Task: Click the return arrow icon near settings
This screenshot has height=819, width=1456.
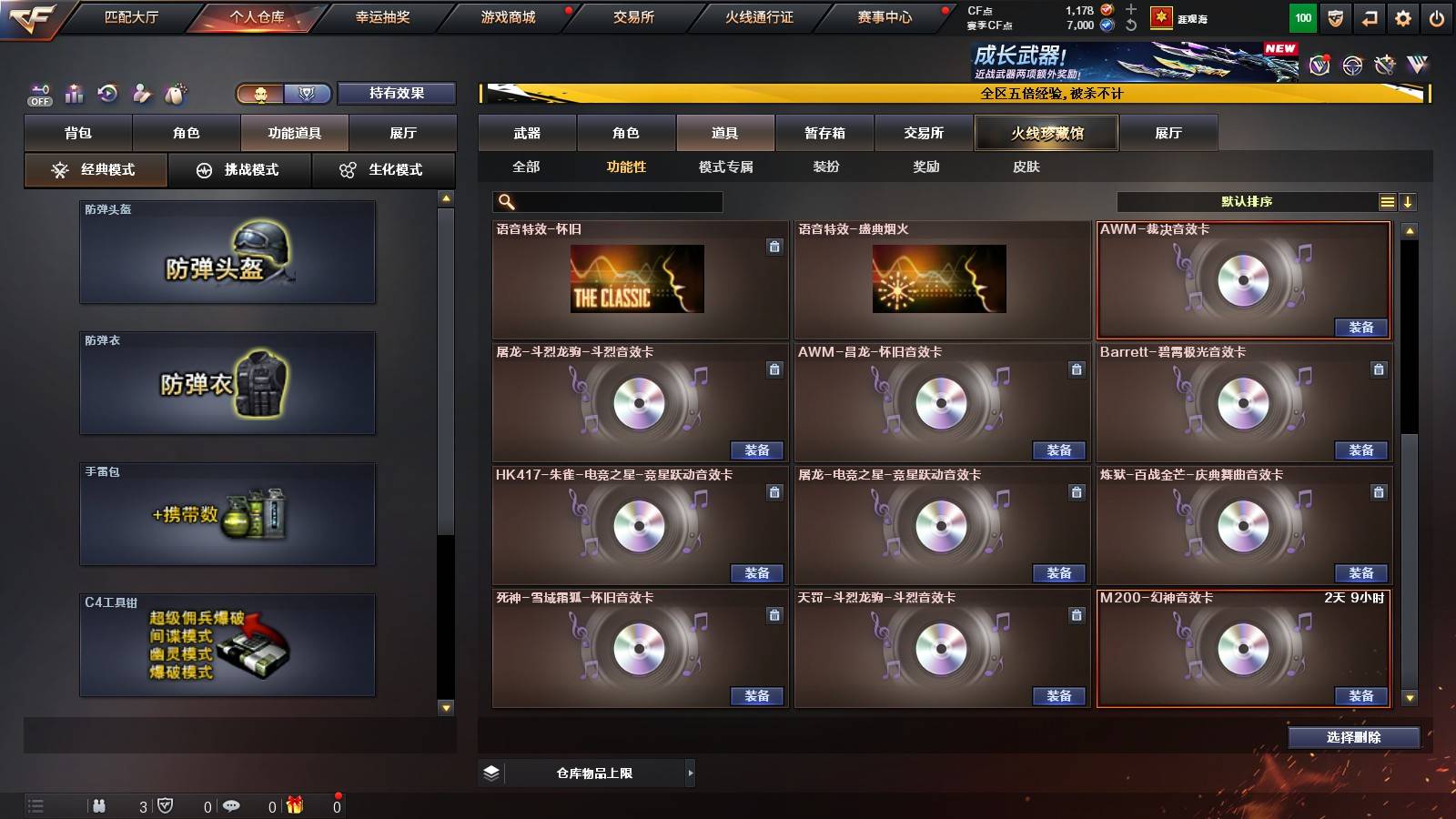Action: (1368, 17)
